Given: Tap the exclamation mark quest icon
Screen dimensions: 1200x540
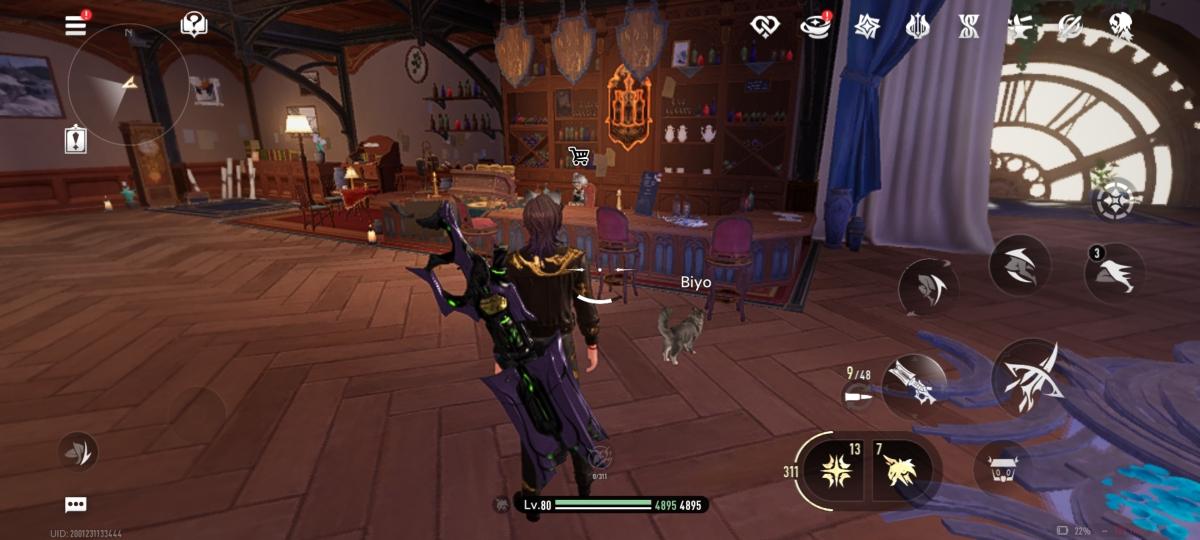Looking at the screenshot, I should click(x=76, y=141).
